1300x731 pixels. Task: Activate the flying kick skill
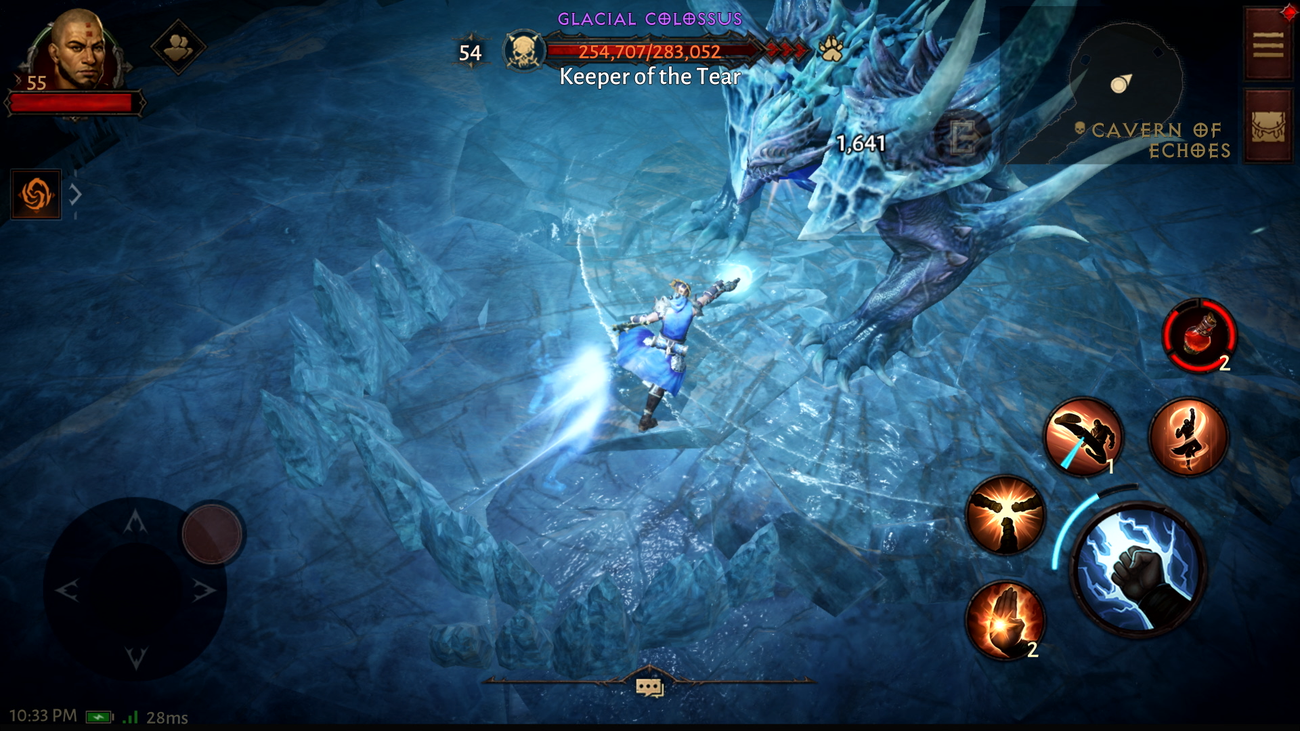(x=1083, y=437)
